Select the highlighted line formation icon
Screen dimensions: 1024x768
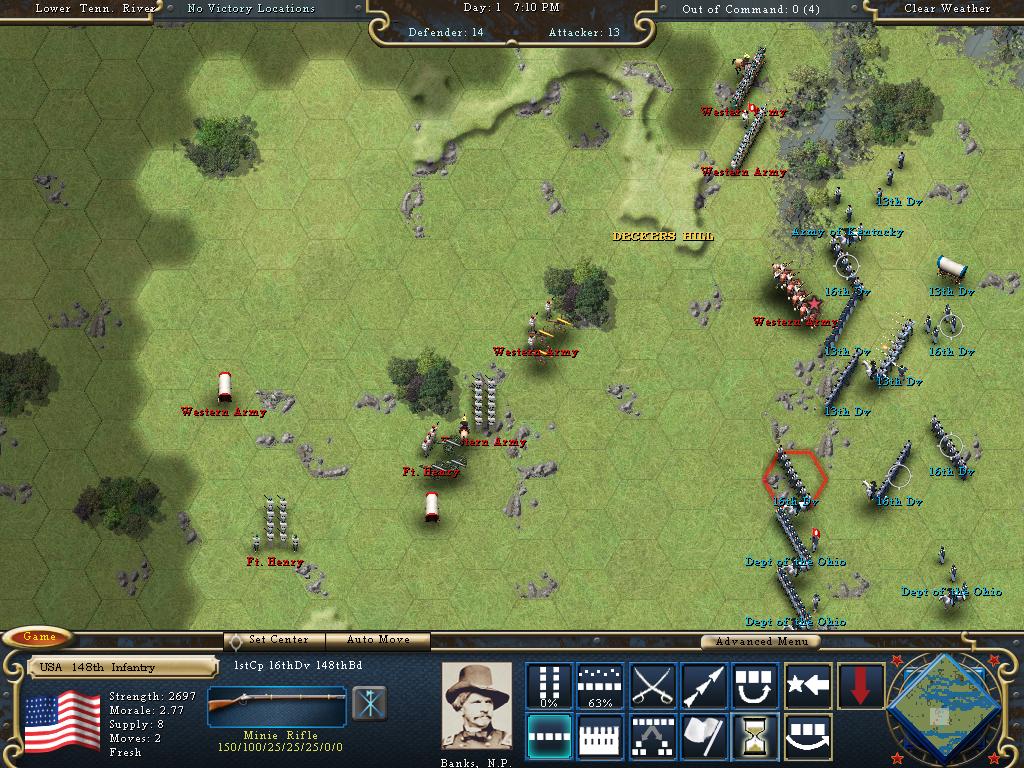(x=549, y=736)
